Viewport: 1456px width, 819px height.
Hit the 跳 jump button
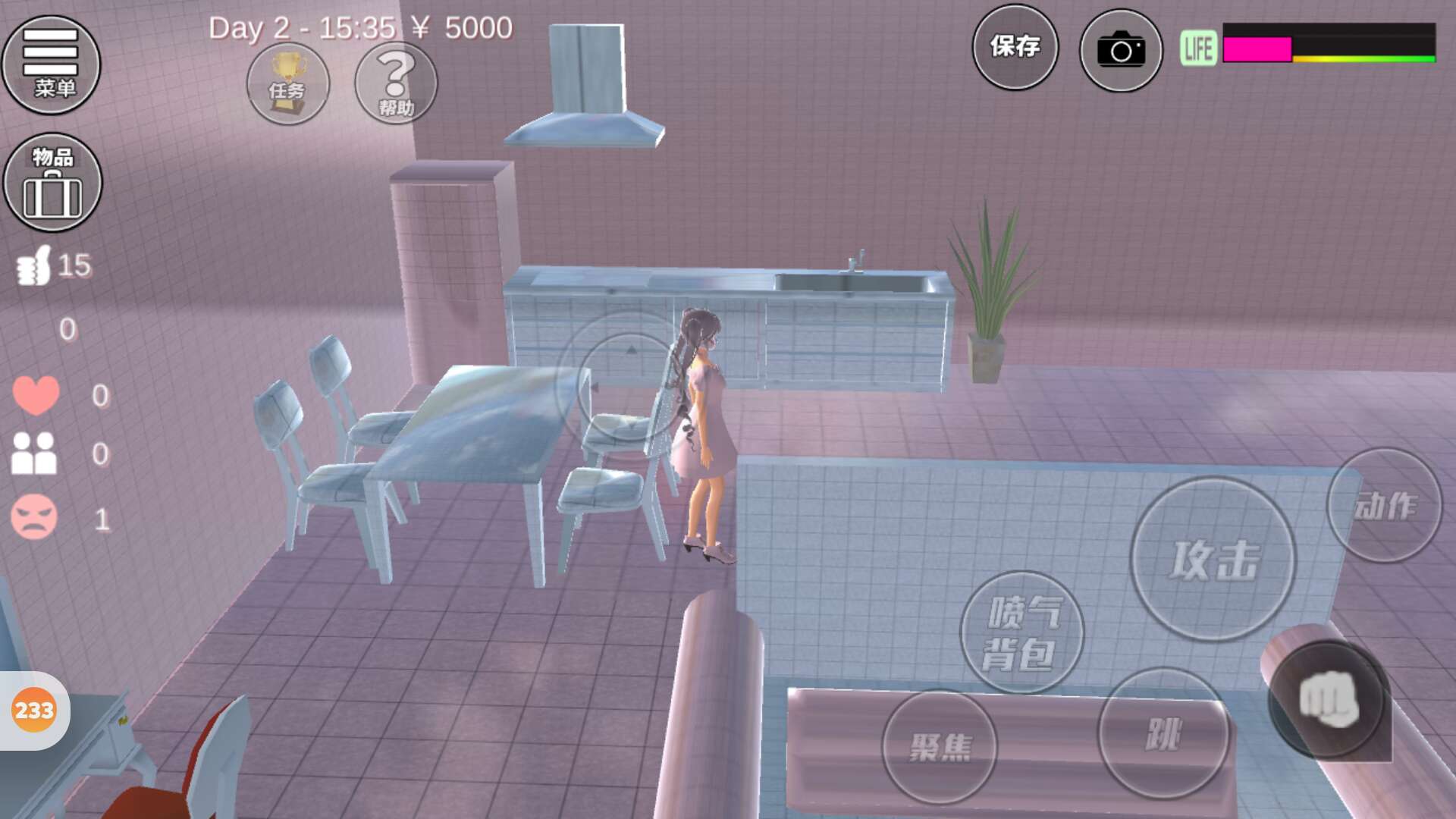[1163, 733]
